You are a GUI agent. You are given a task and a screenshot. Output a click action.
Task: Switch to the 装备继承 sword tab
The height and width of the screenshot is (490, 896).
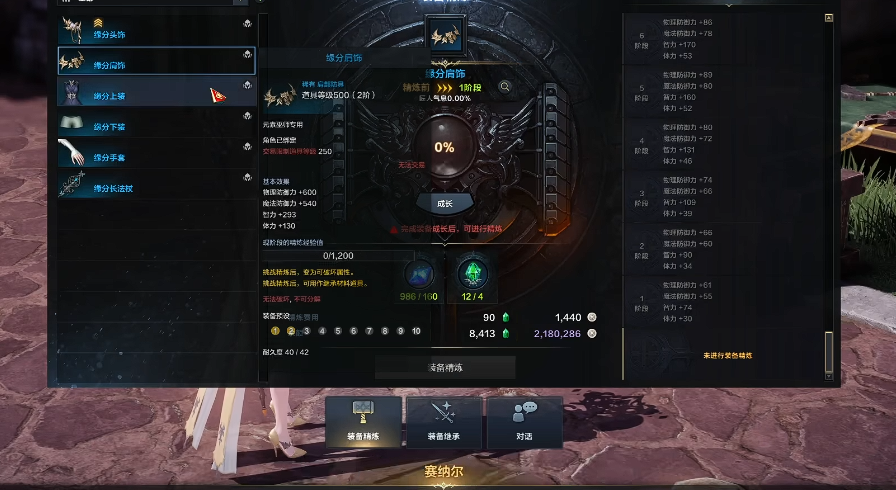click(443, 422)
